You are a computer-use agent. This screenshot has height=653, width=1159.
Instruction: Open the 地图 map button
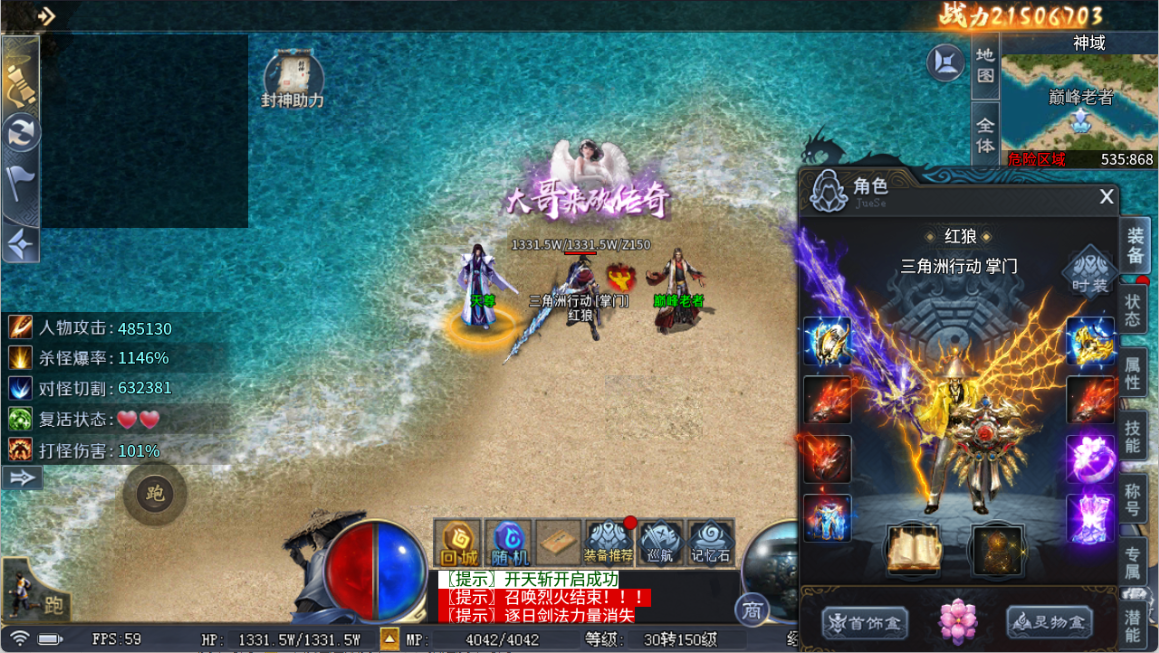point(985,66)
